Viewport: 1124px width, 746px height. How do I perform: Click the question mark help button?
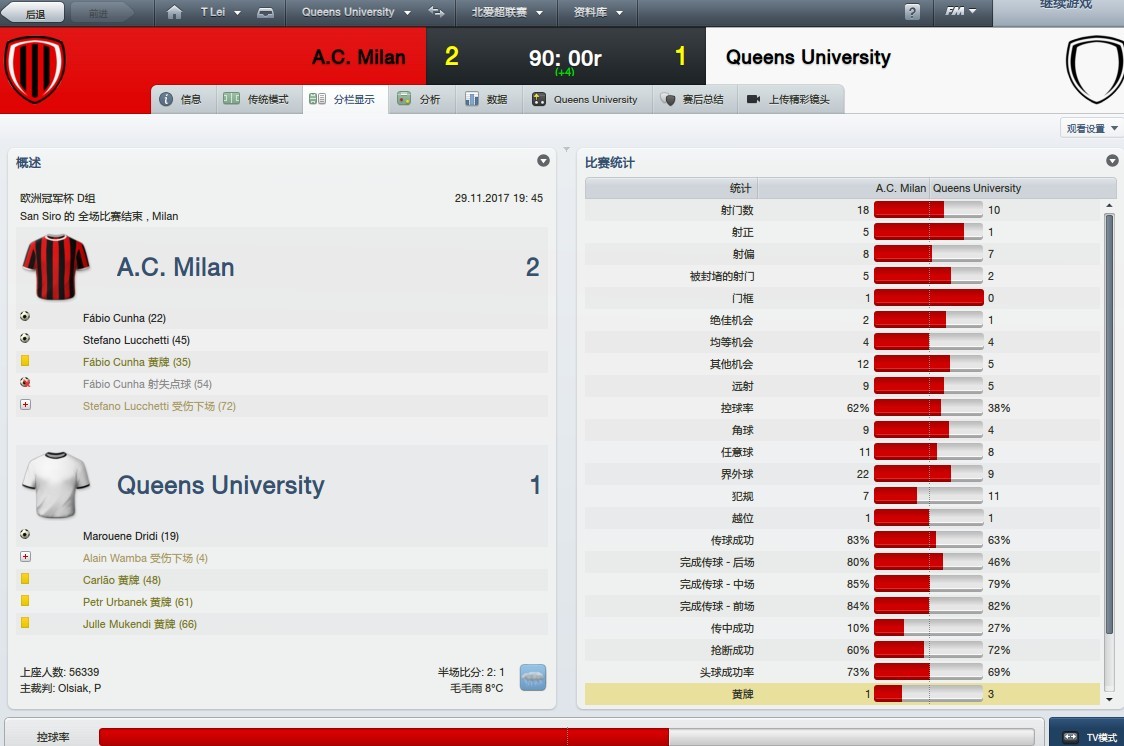coord(912,13)
